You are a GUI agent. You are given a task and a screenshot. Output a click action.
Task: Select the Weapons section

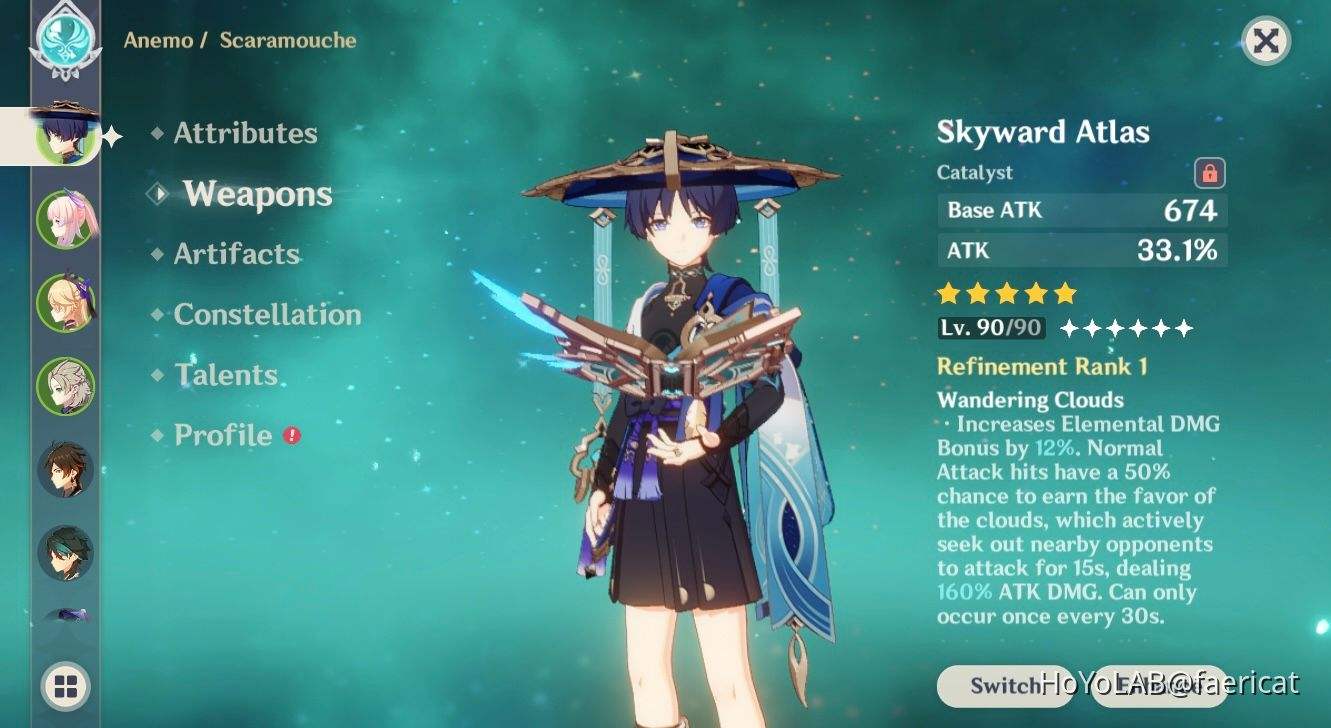point(256,194)
